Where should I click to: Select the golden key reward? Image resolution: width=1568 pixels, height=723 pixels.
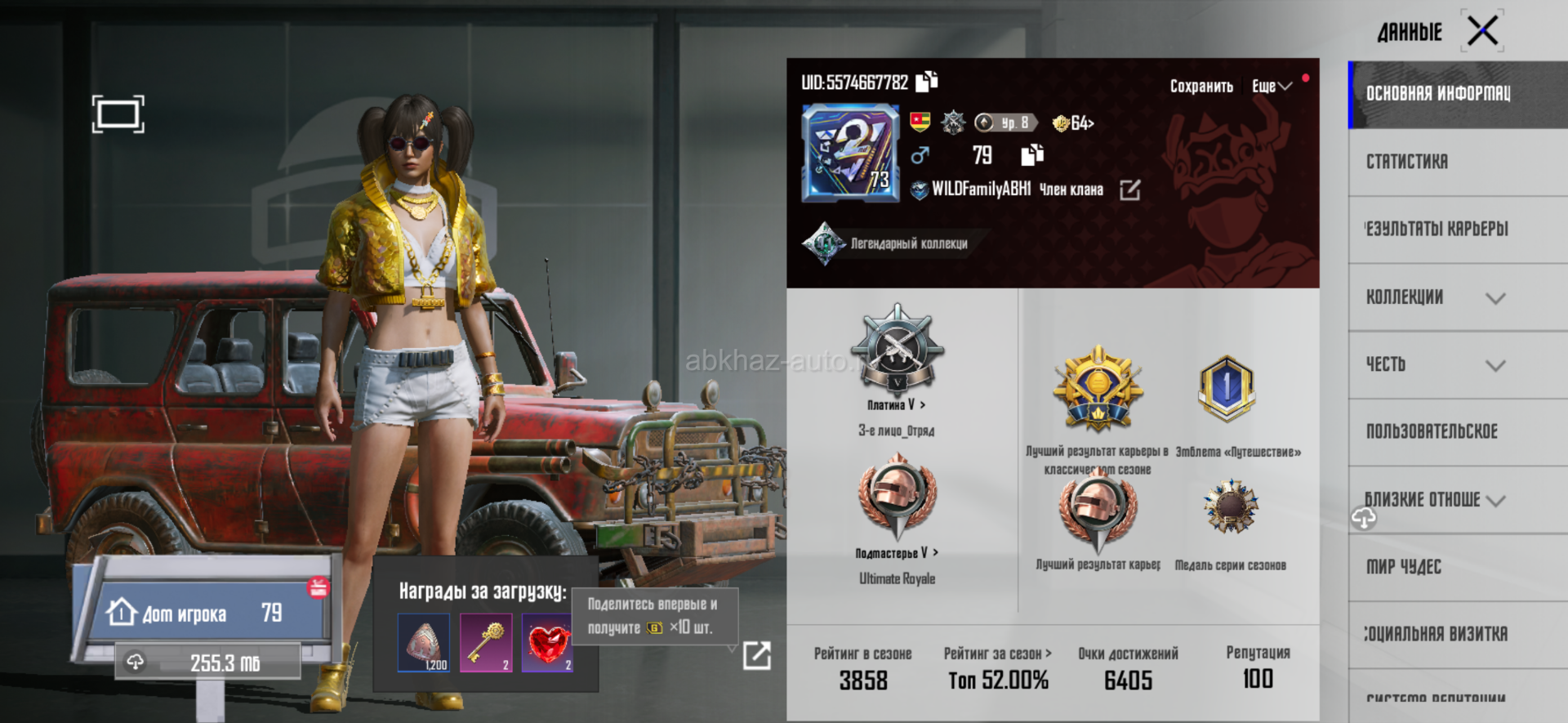(x=486, y=643)
